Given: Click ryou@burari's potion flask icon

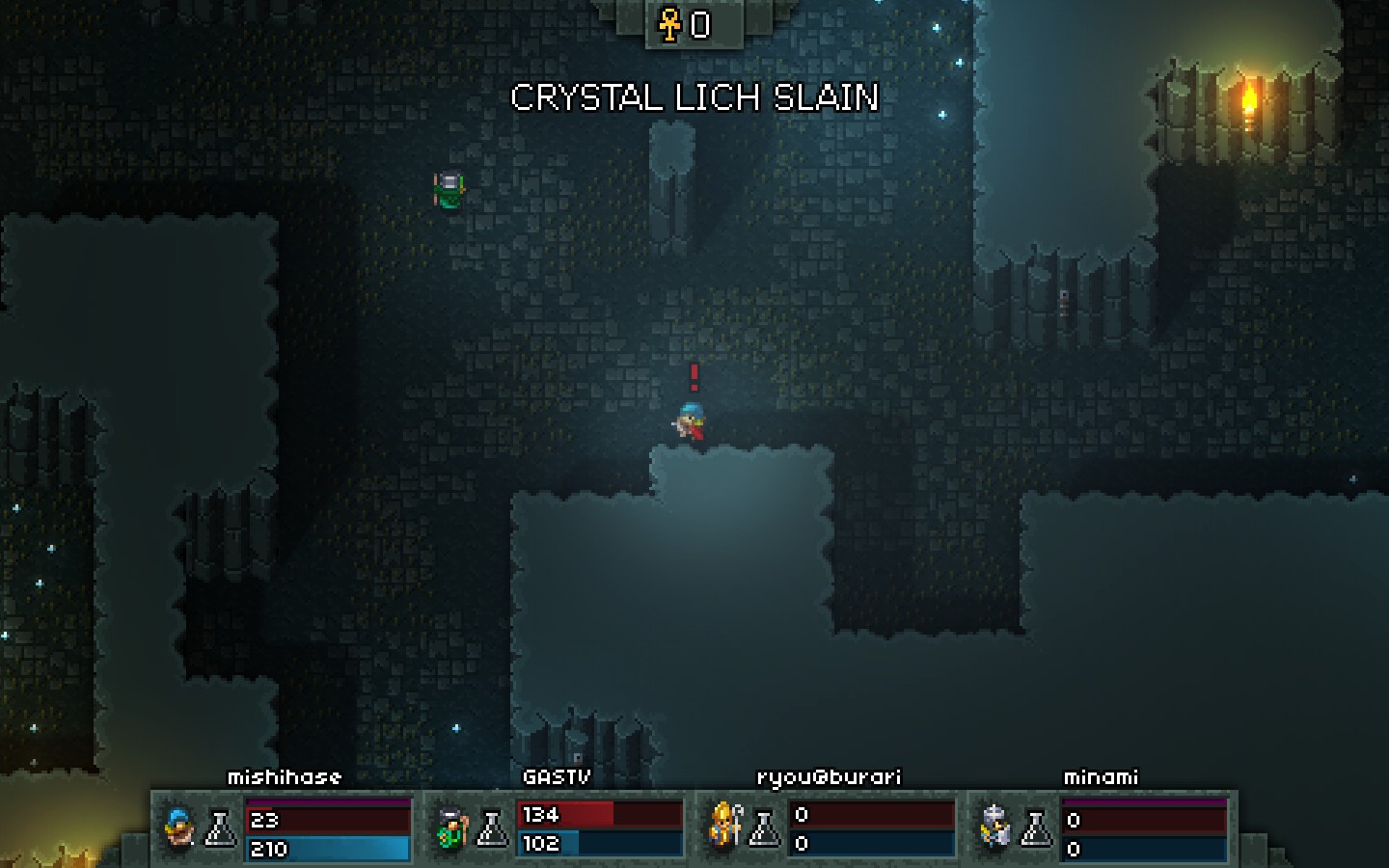Looking at the screenshot, I should point(765,827).
